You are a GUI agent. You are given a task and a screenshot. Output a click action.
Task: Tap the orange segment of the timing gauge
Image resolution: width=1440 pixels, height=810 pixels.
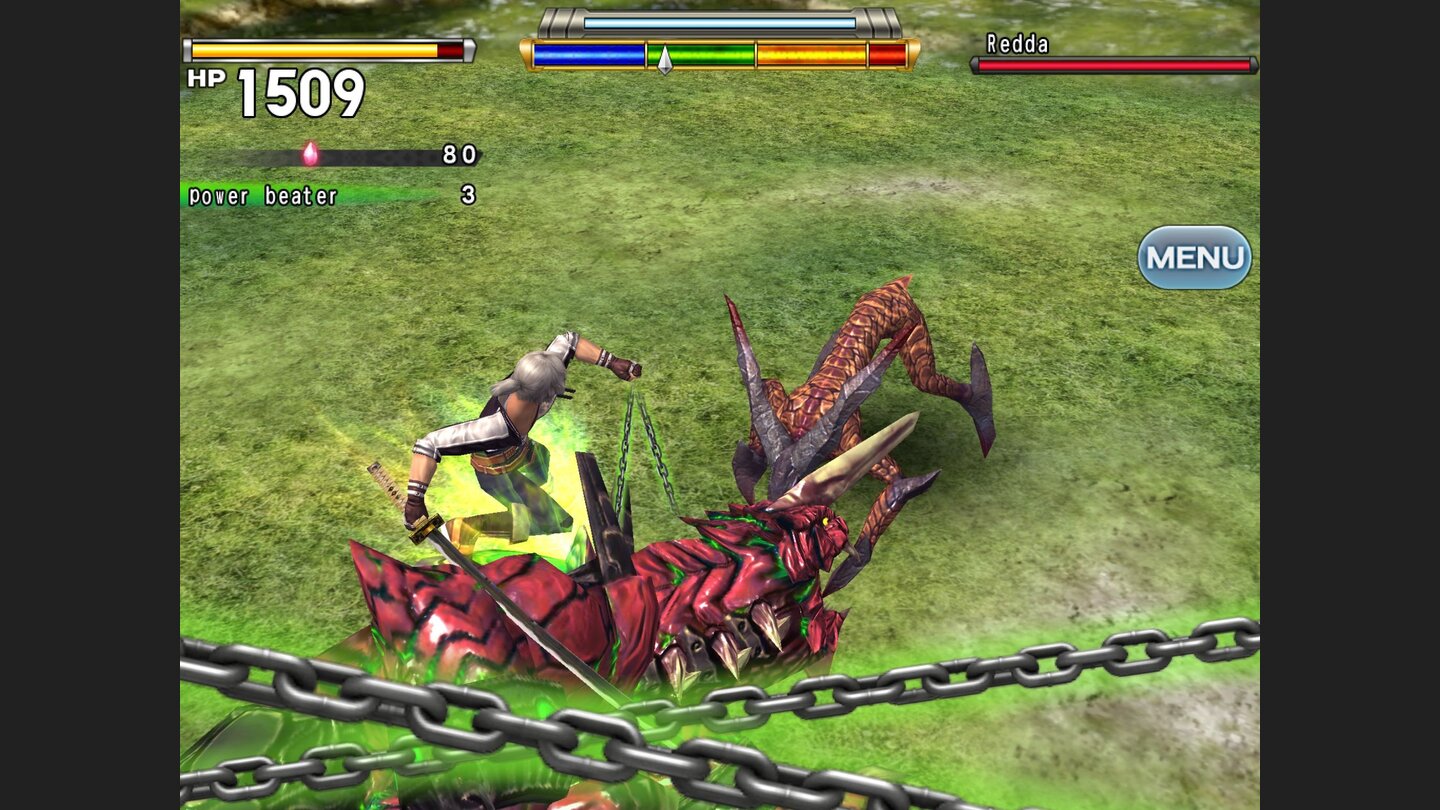[810, 55]
